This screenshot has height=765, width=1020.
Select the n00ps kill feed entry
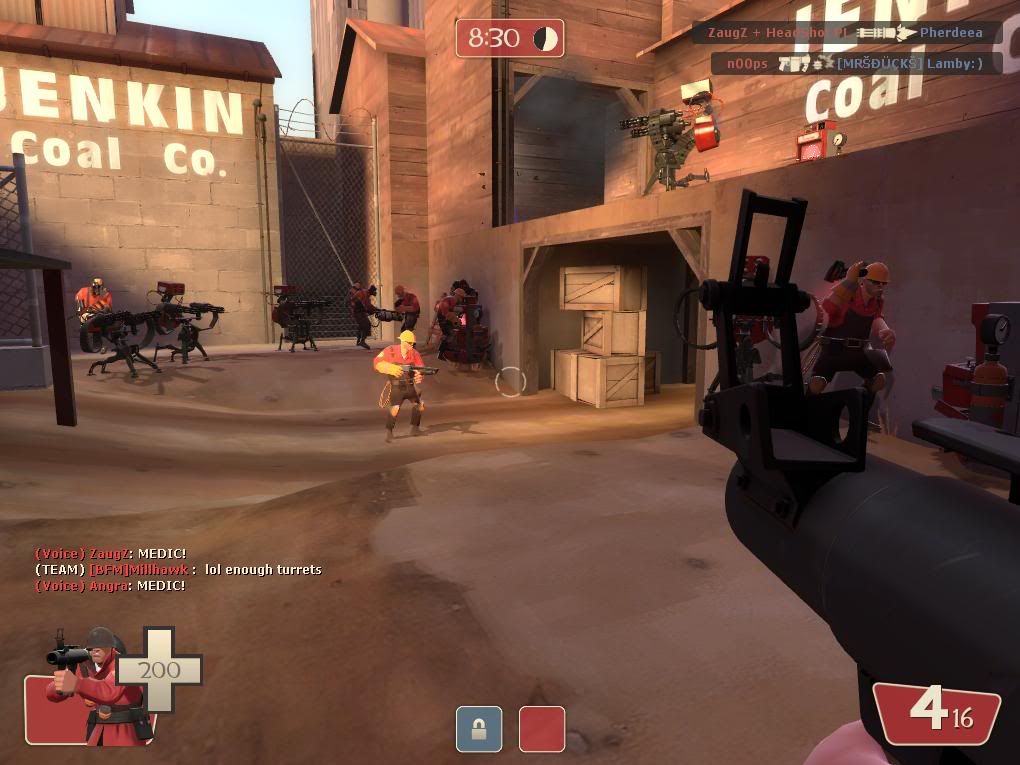855,64
